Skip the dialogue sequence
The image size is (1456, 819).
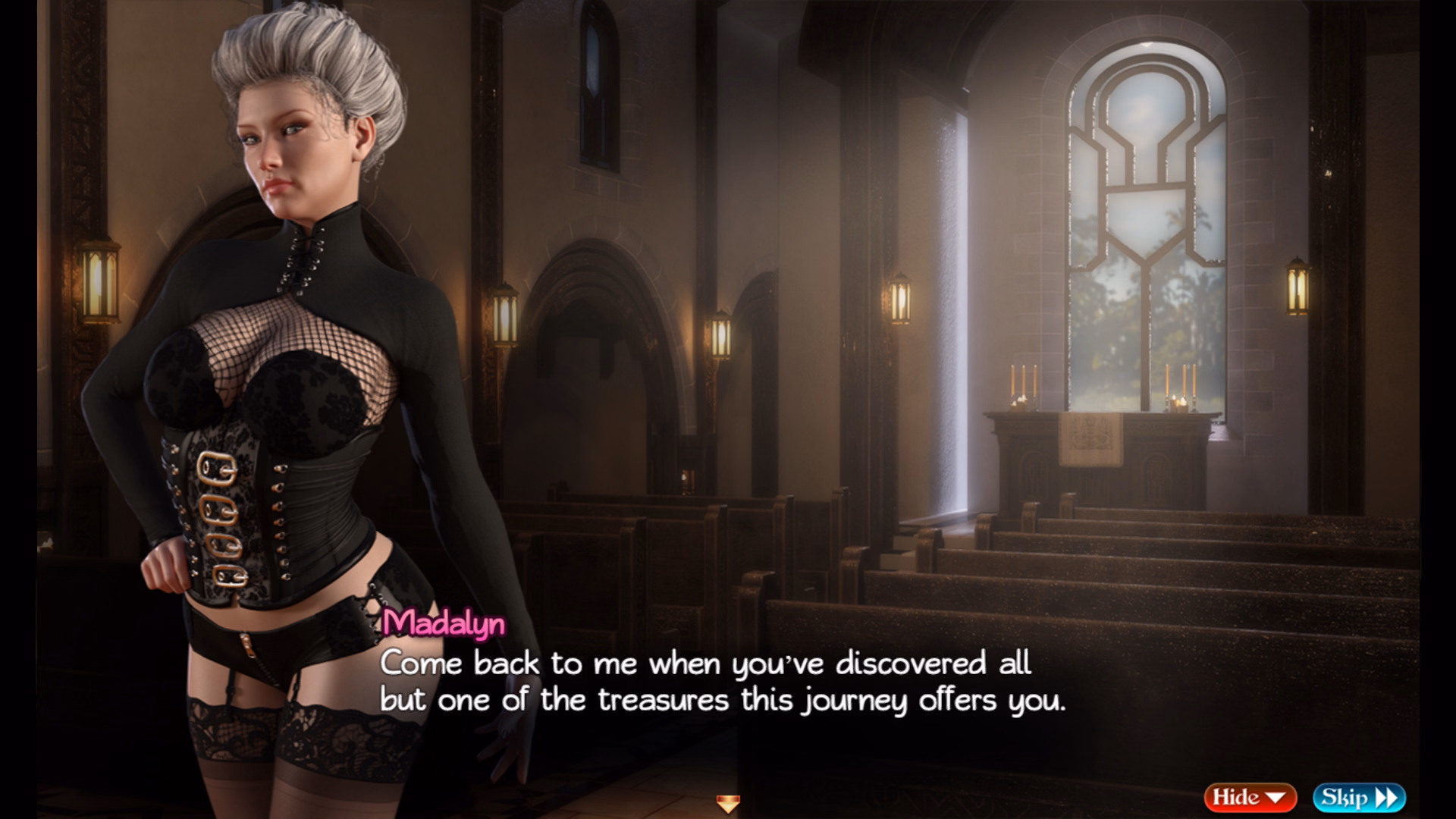1359,797
